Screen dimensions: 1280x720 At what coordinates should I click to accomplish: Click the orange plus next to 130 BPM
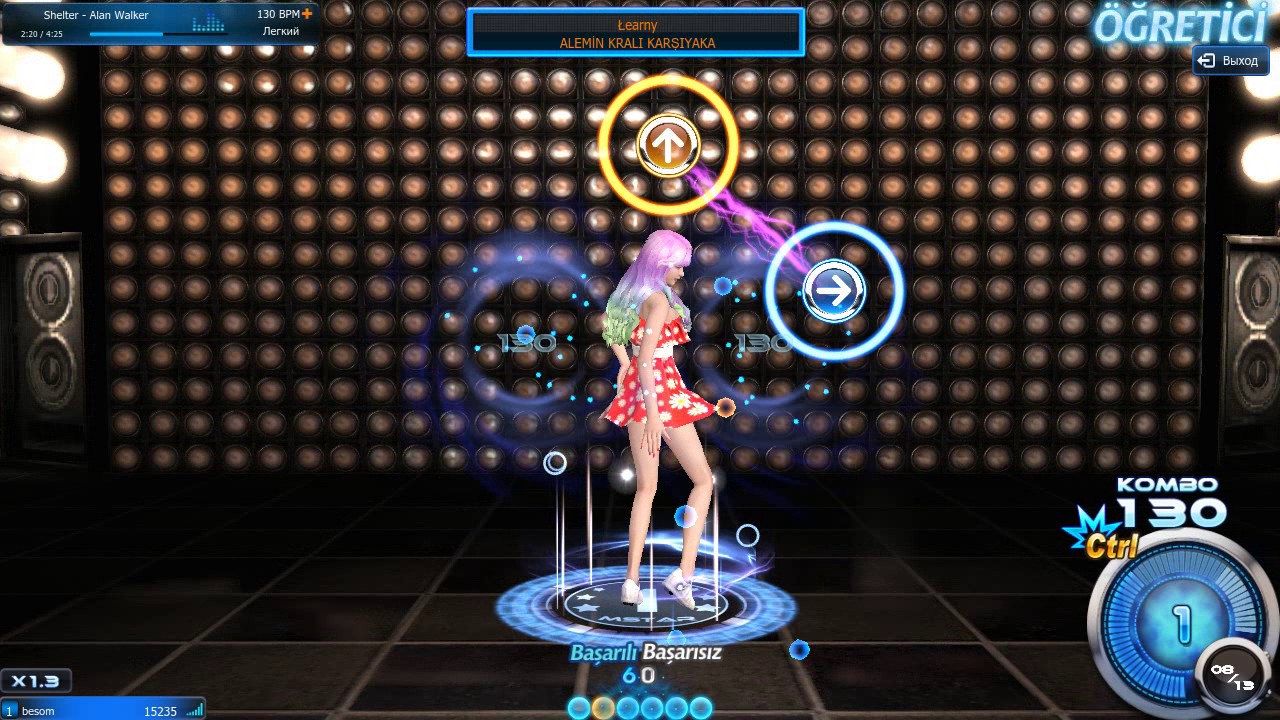[307, 14]
